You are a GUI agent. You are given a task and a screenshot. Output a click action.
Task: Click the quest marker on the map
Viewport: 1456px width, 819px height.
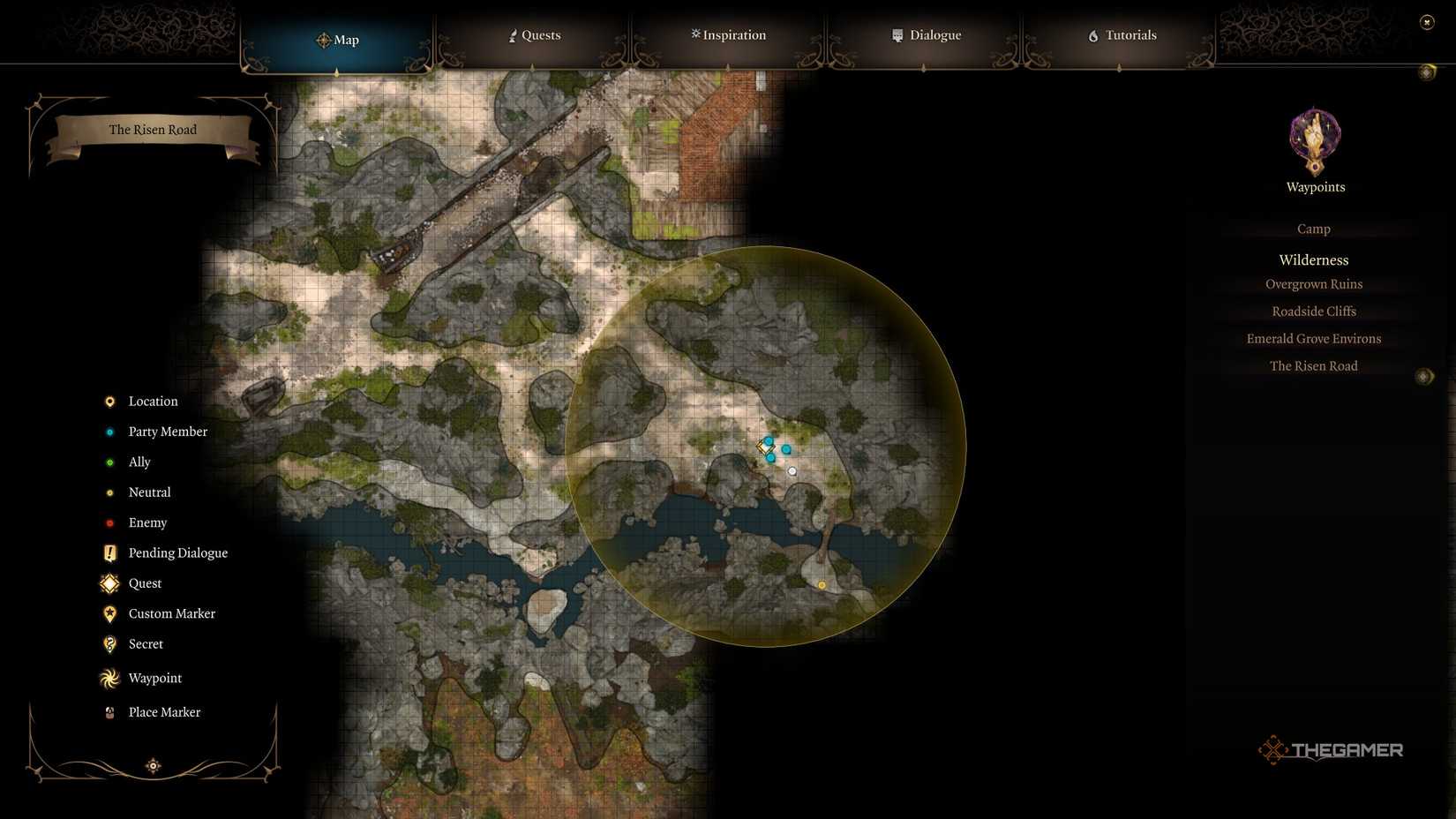(764, 446)
